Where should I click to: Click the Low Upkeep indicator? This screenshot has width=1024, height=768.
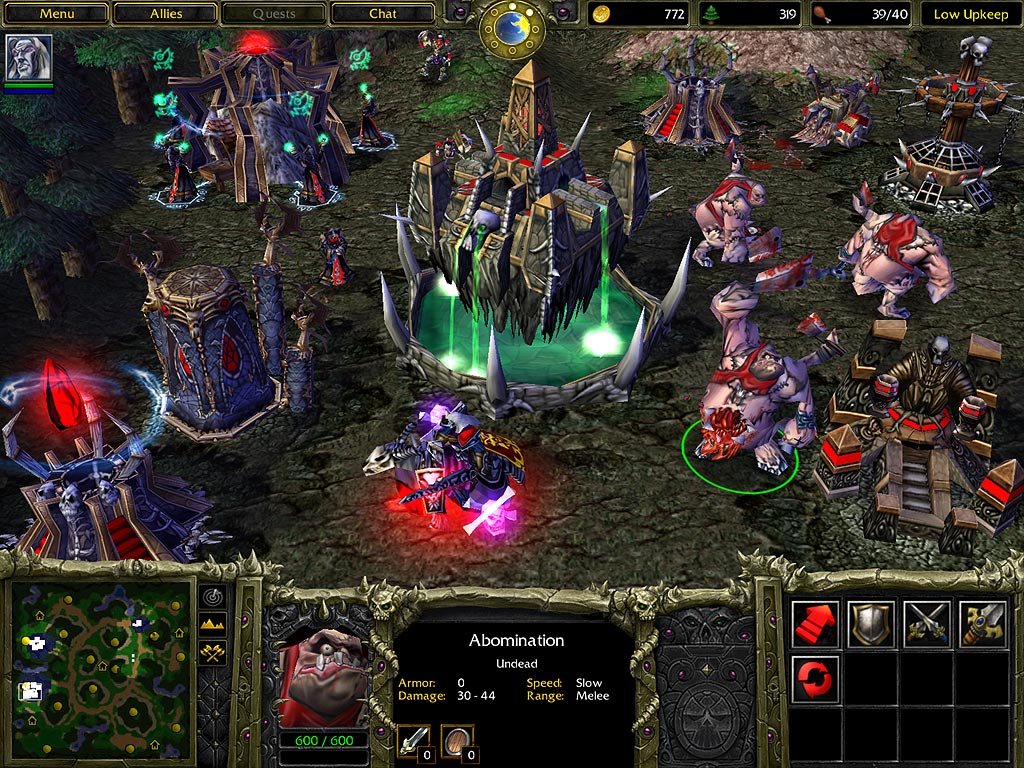[971, 14]
